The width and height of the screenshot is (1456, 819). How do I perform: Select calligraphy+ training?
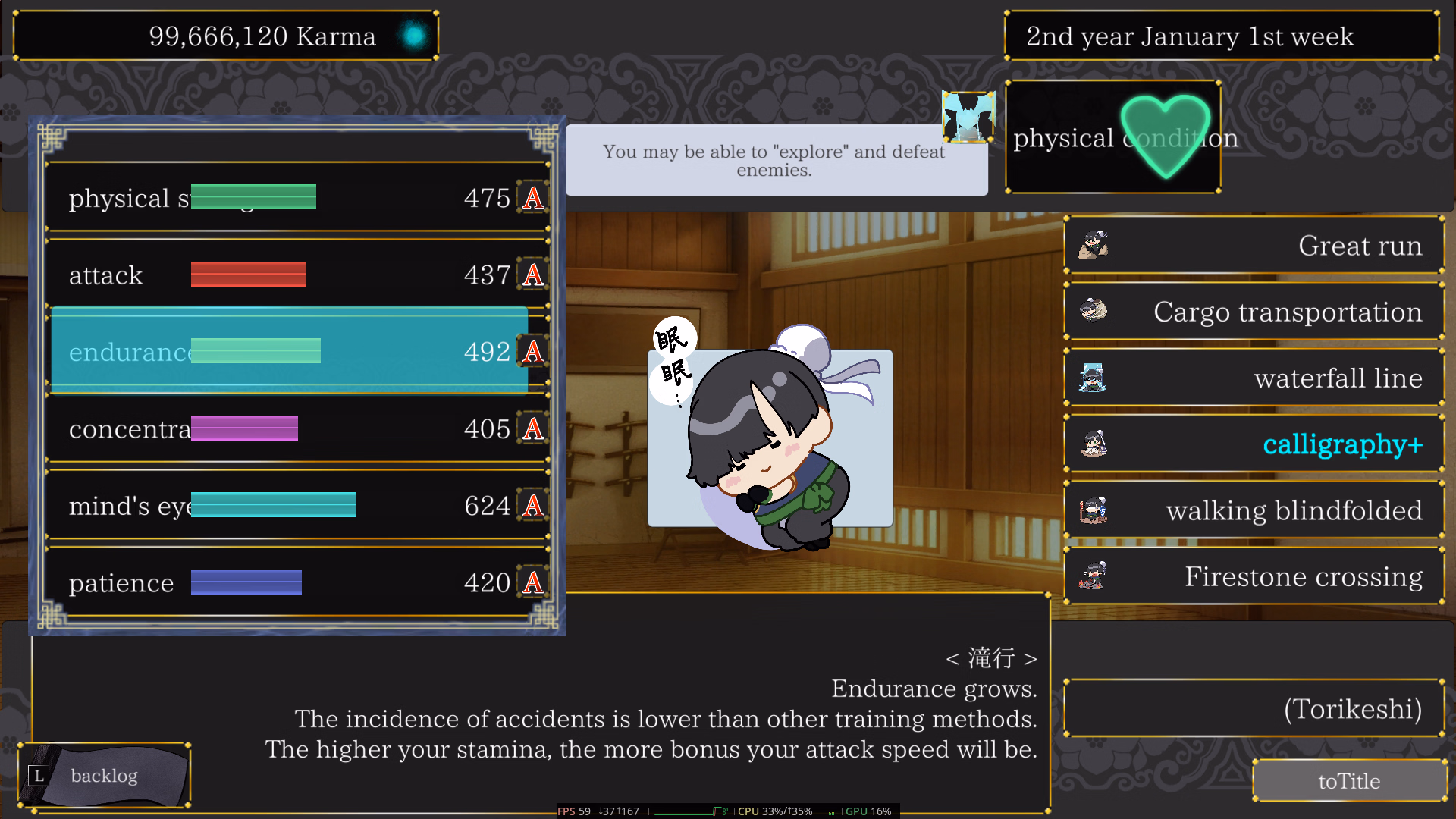click(x=1254, y=444)
